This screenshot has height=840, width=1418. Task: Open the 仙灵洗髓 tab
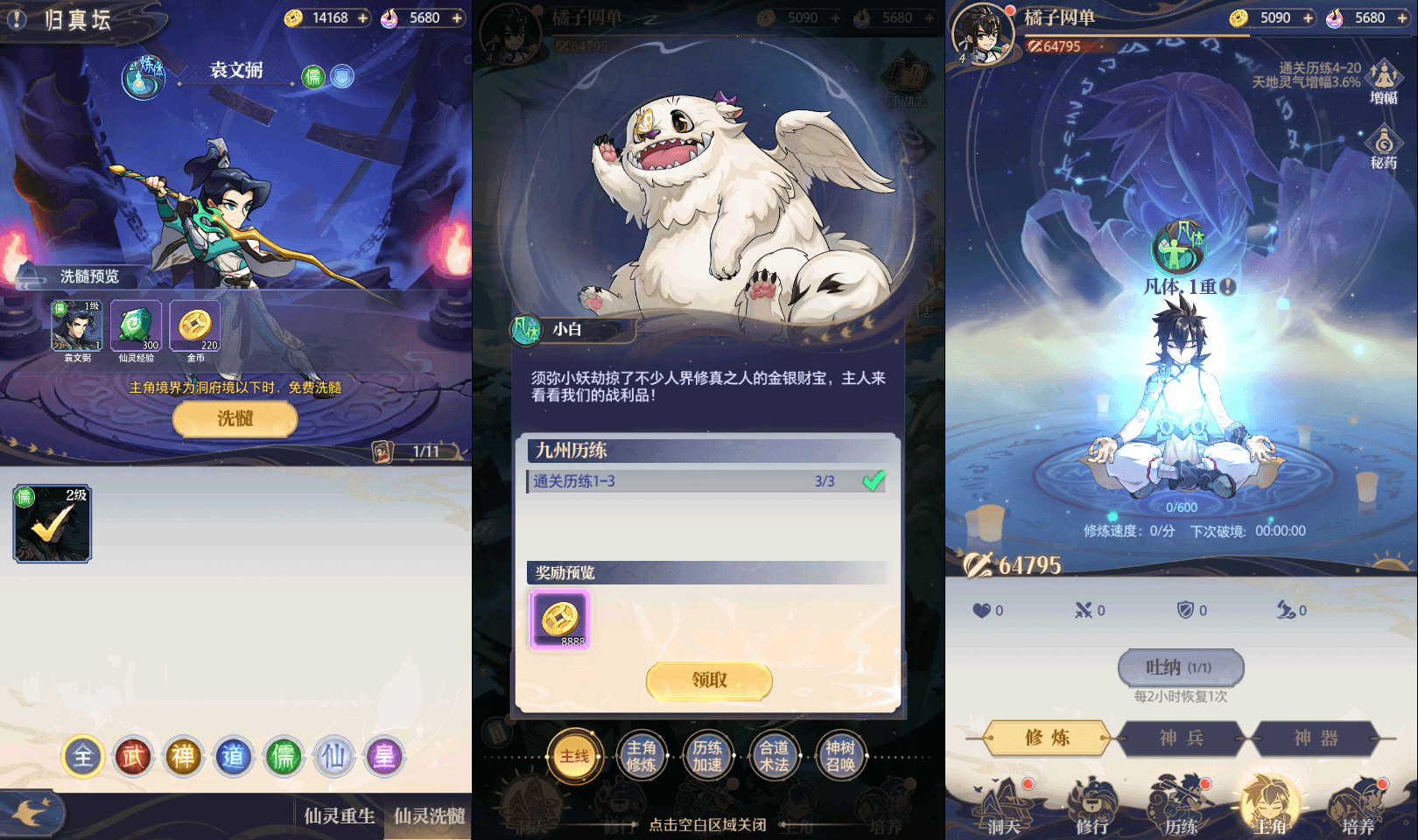click(429, 816)
